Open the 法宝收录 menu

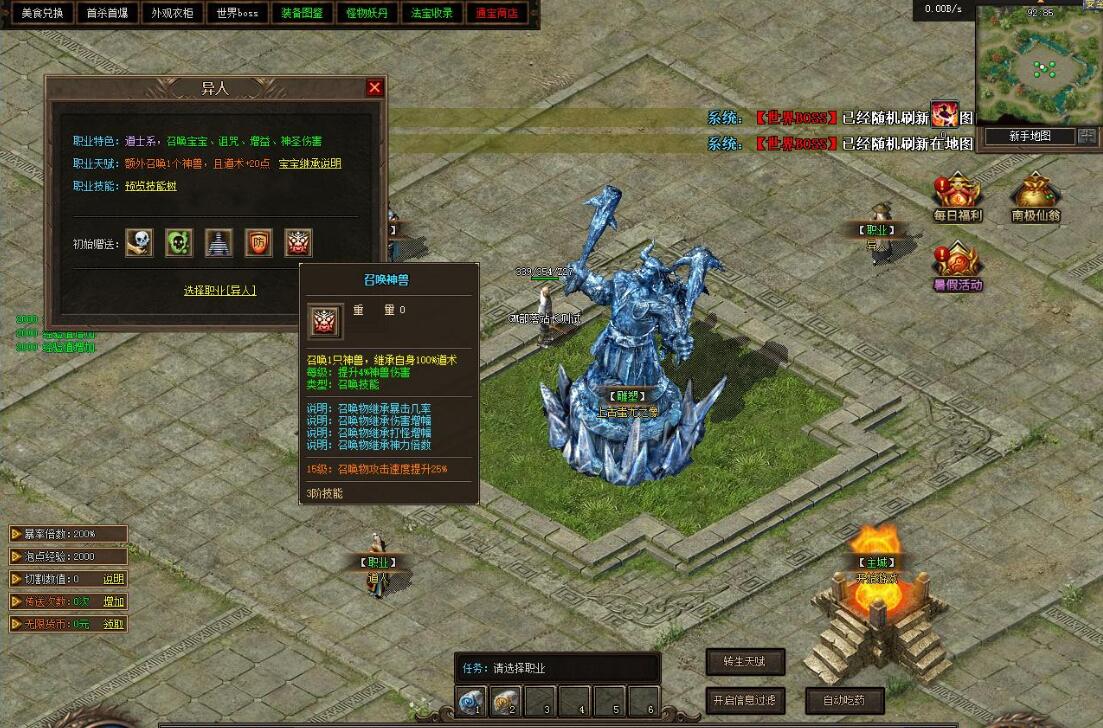432,14
